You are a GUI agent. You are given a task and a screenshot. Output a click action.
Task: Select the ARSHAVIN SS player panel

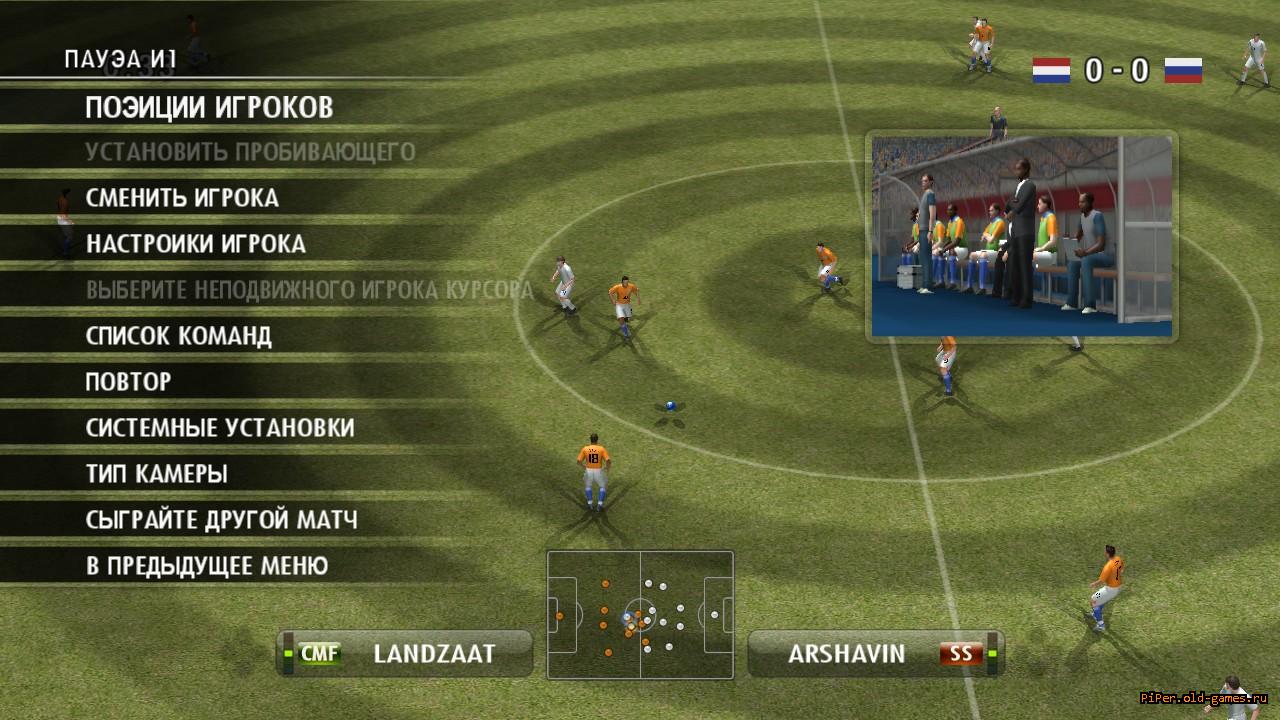point(876,654)
